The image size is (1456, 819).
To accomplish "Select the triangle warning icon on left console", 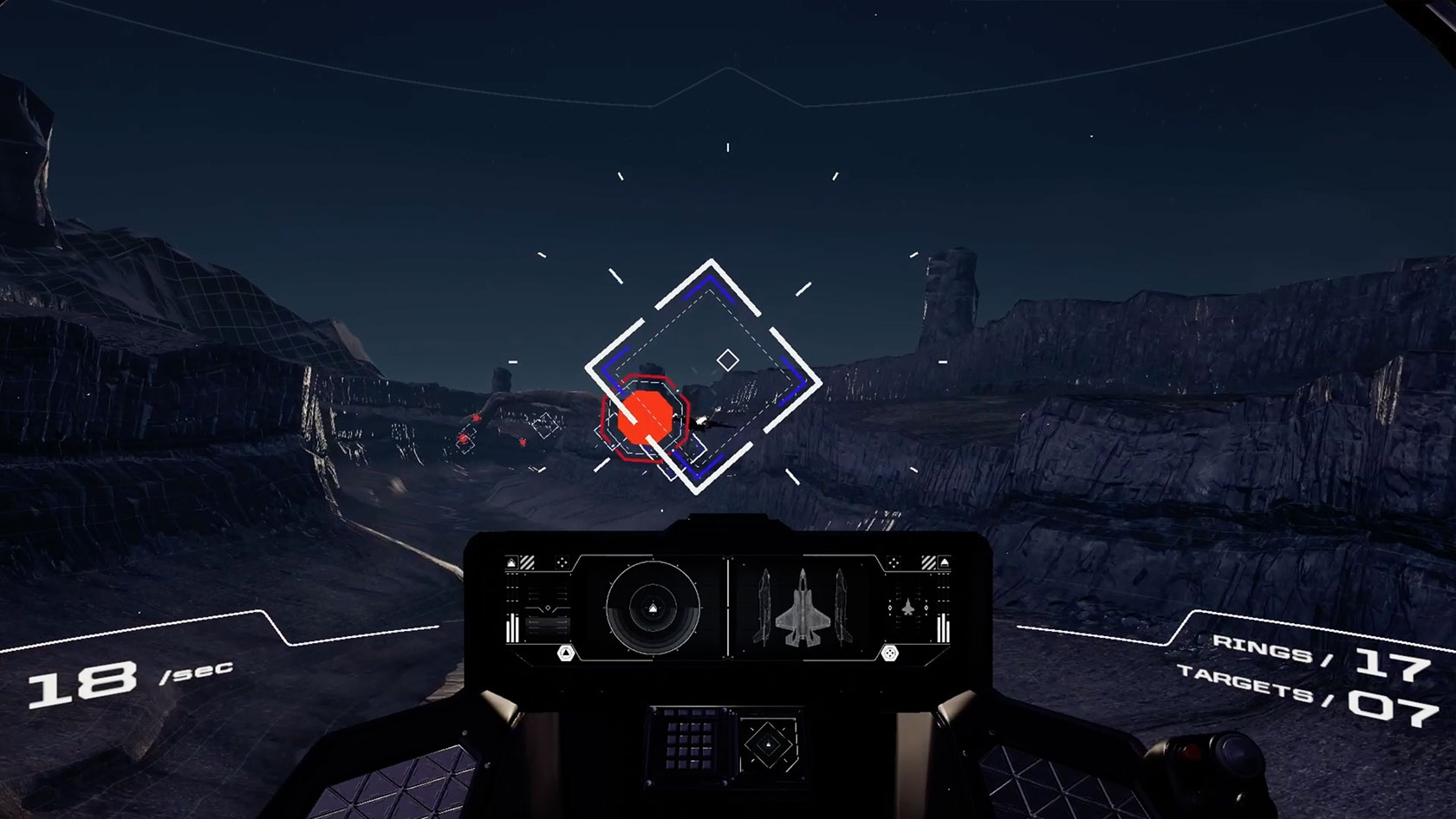I will point(511,563).
